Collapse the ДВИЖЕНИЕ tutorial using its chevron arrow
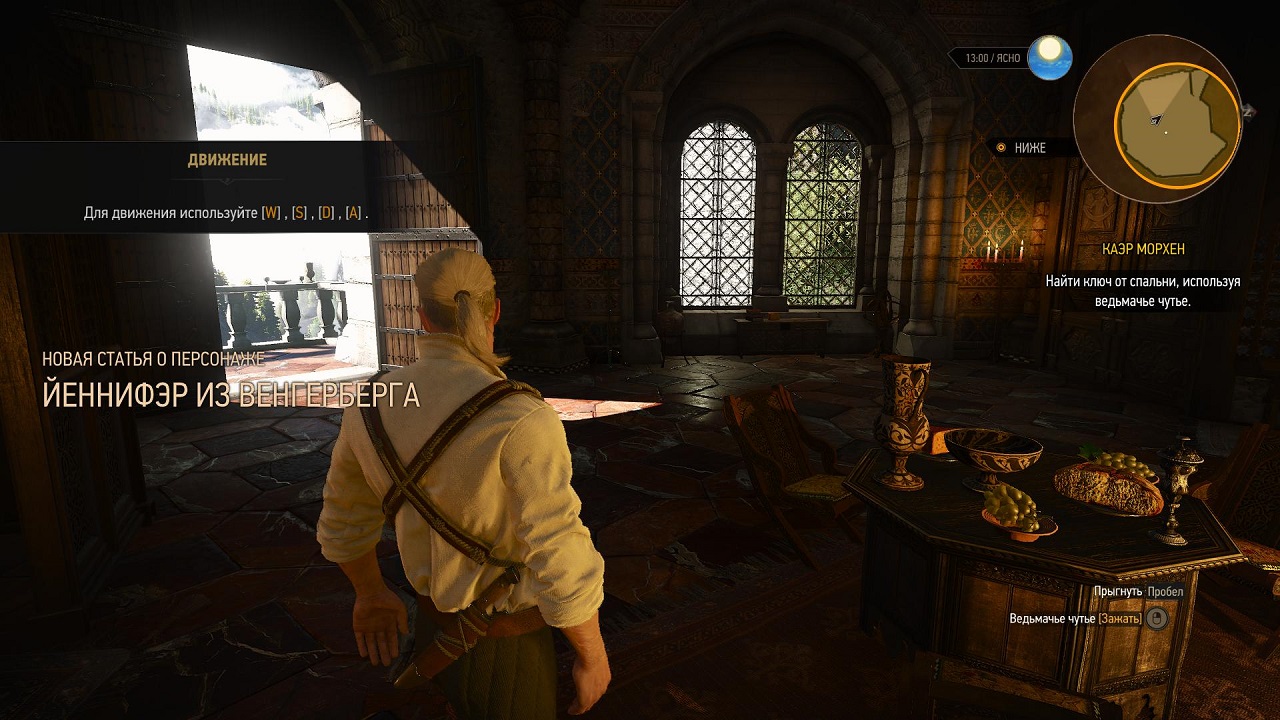Screen dimensions: 1280x720 (226, 180)
